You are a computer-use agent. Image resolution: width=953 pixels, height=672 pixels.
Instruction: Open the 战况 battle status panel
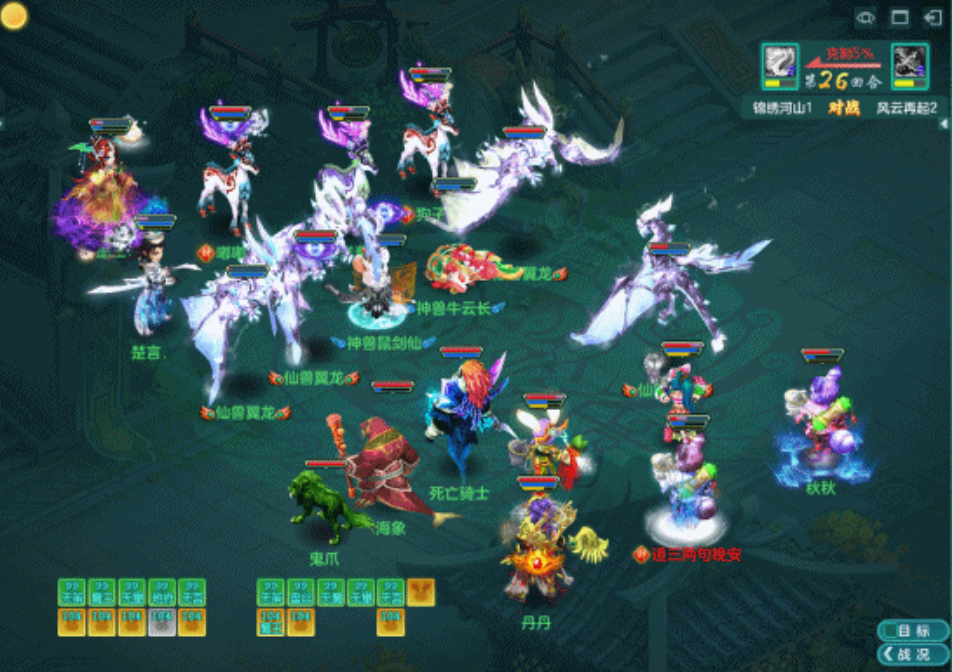[x=913, y=654]
